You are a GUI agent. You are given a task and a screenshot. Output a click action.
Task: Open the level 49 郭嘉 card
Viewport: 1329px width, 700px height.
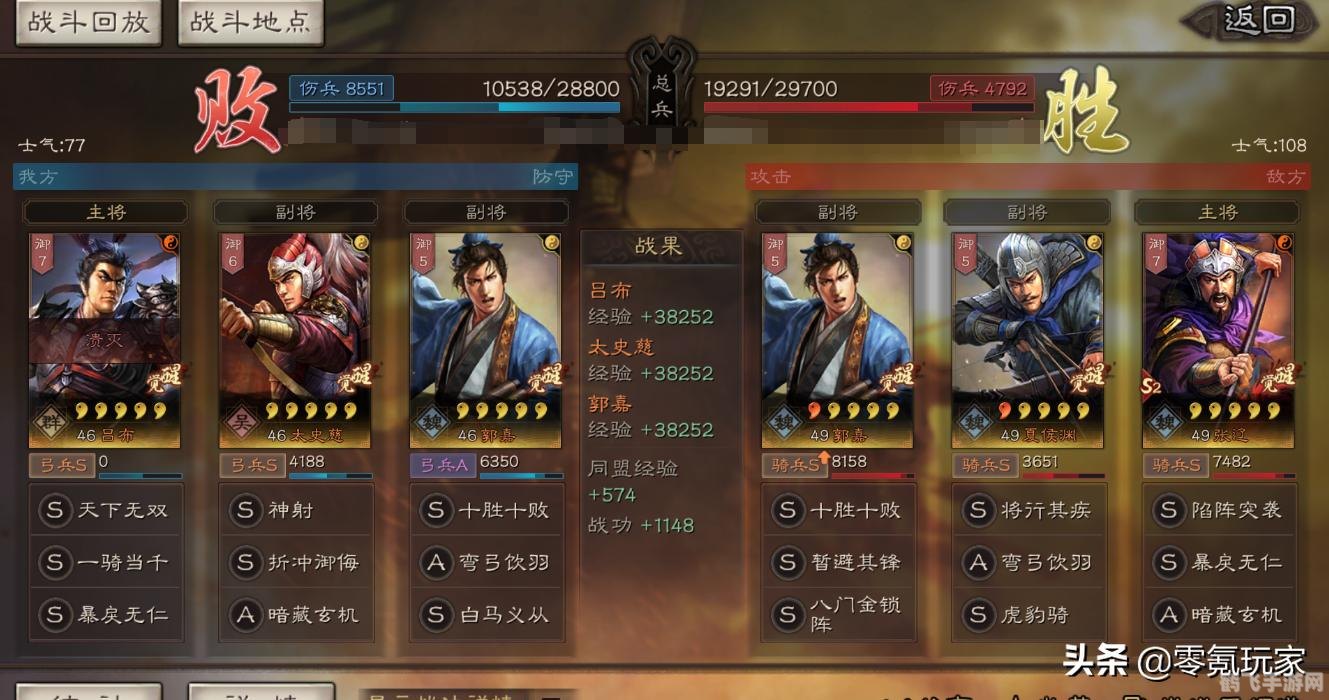point(837,340)
